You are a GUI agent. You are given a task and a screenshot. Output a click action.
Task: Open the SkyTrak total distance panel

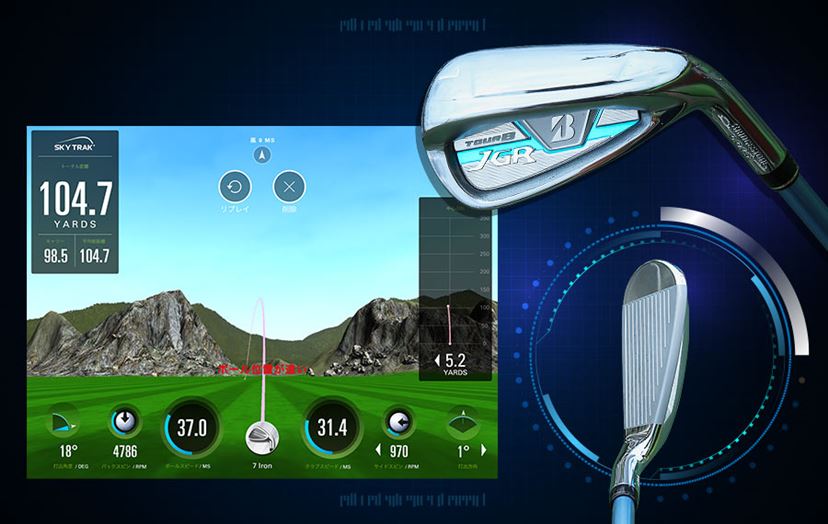73,200
